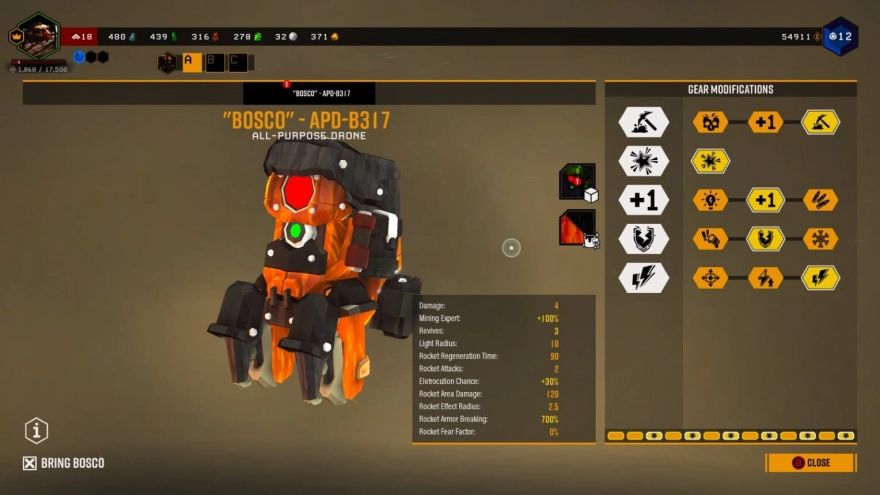Select the snowflake cryo modification

click(x=820, y=239)
